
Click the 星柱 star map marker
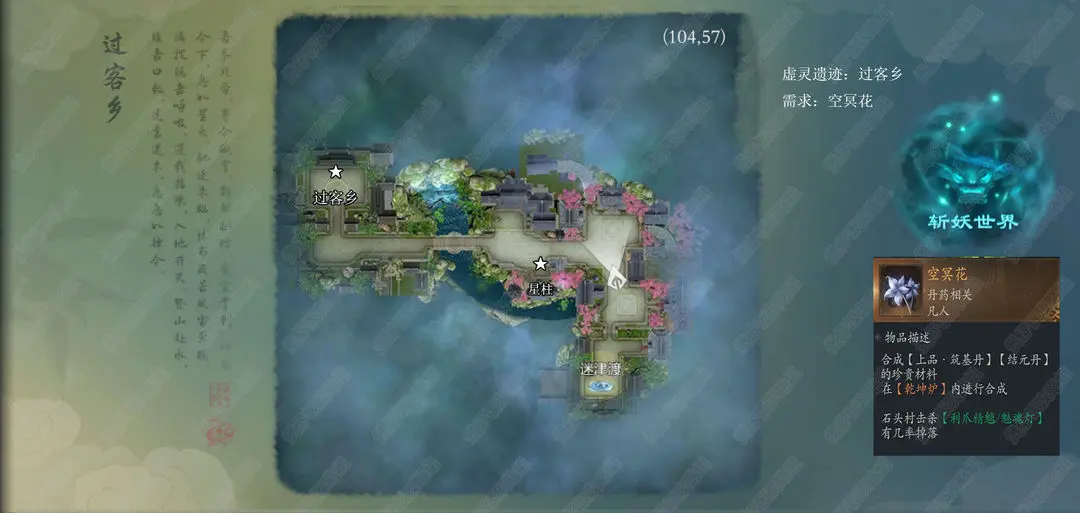tap(540, 264)
